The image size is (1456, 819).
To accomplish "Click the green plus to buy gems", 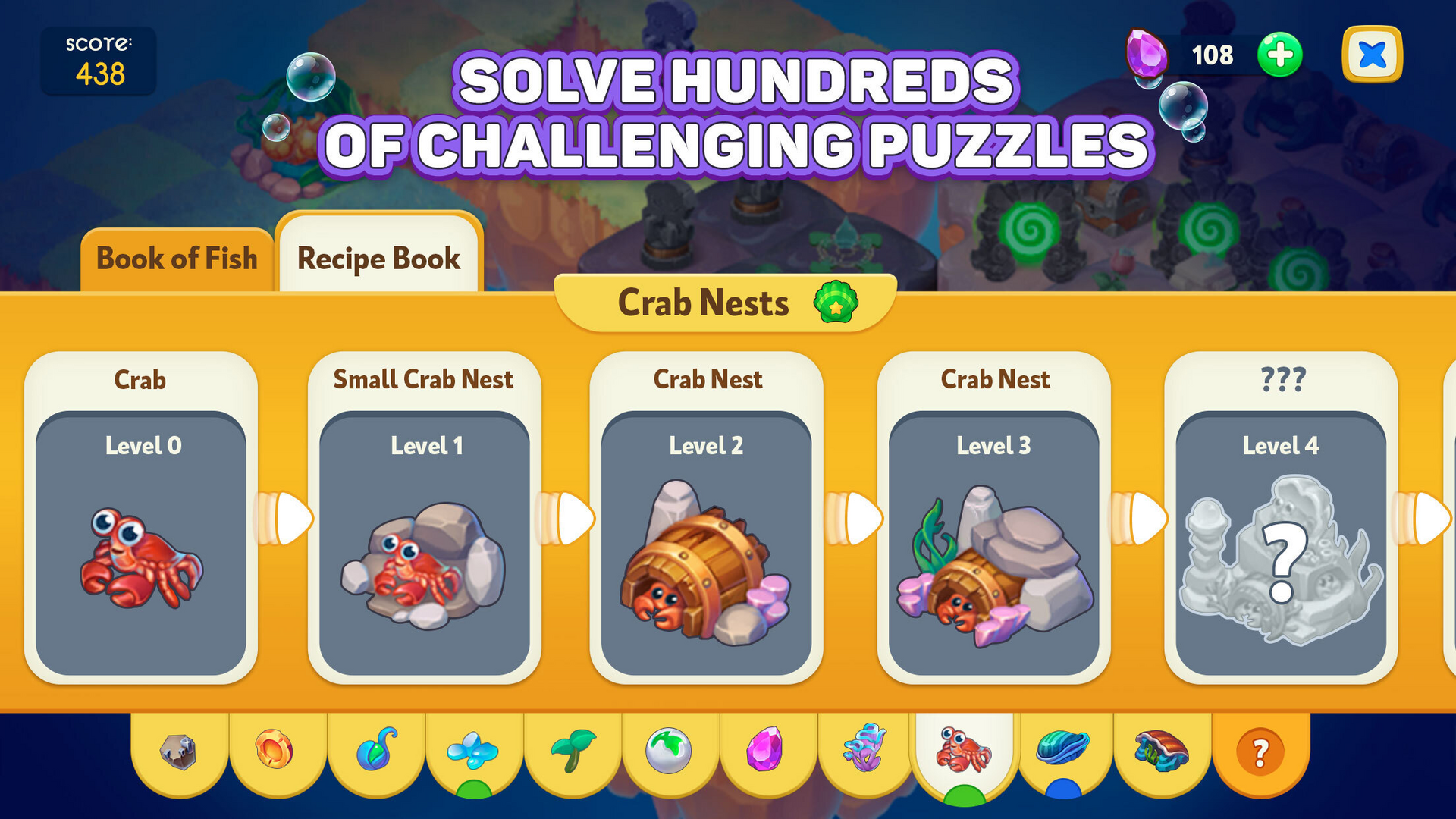I will [1279, 55].
